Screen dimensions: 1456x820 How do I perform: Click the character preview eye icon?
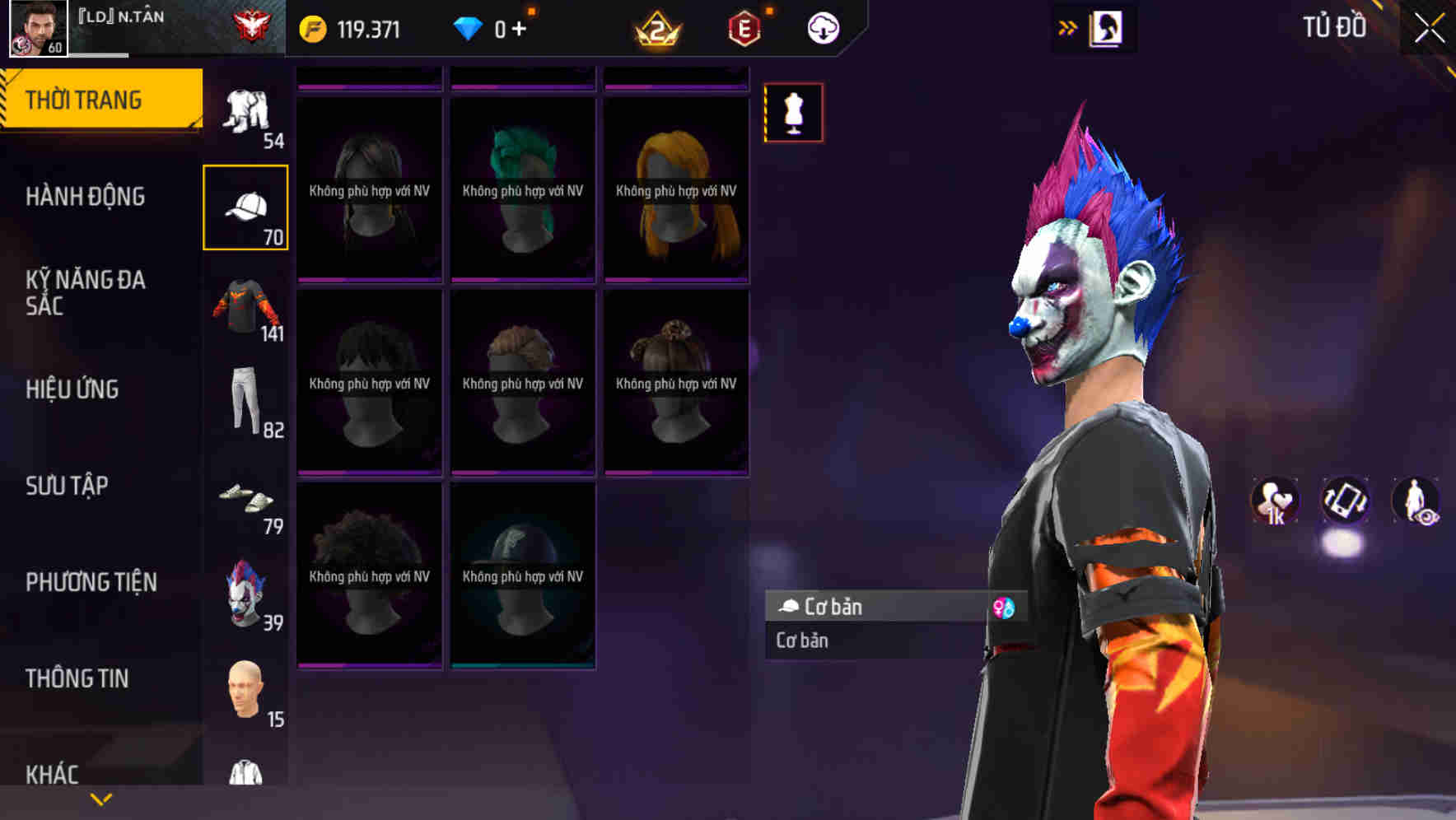(1415, 501)
